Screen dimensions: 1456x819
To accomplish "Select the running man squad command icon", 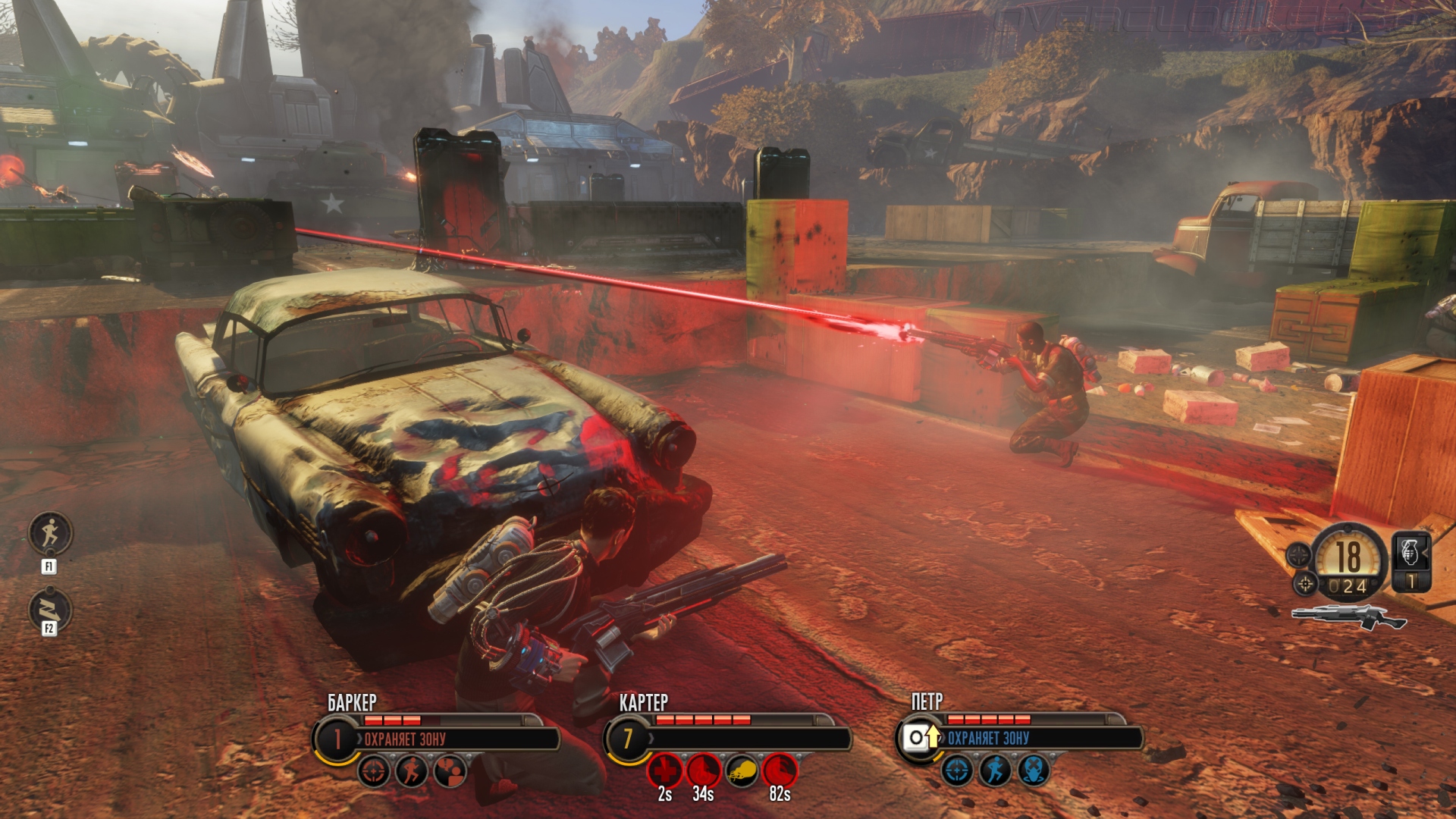I will tap(50, 533).
